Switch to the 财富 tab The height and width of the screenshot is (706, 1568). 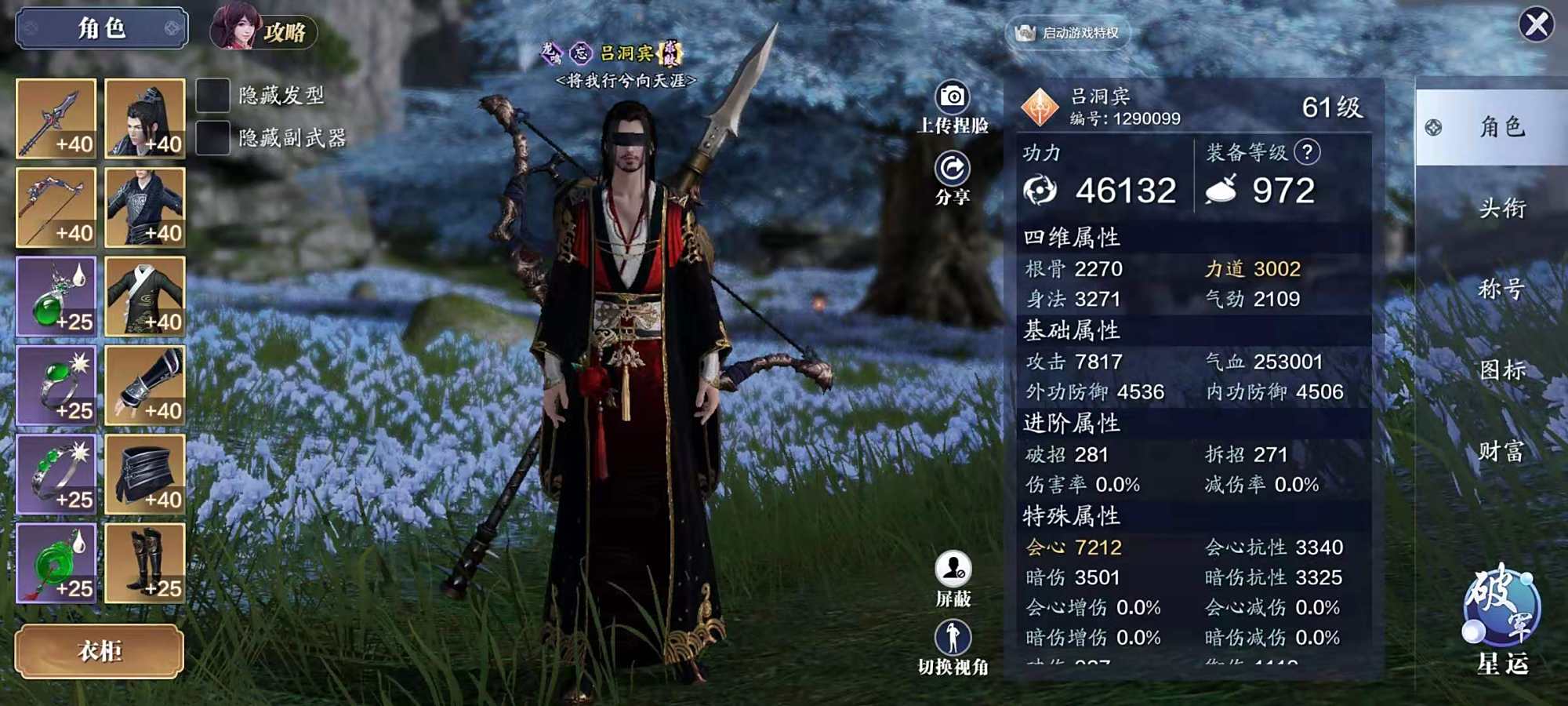1501,451
